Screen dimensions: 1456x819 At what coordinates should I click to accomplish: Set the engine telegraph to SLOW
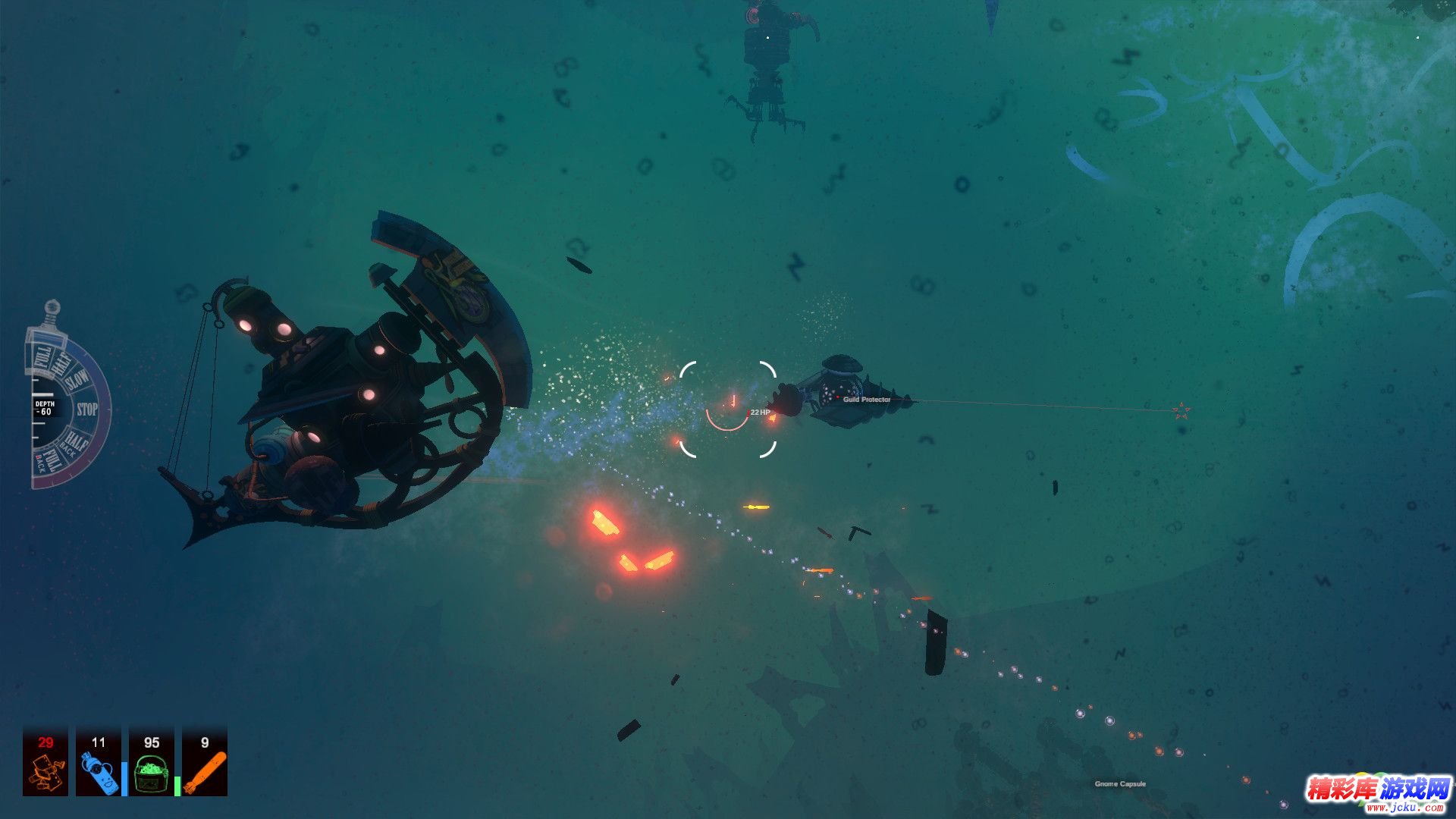click(77, 379)
